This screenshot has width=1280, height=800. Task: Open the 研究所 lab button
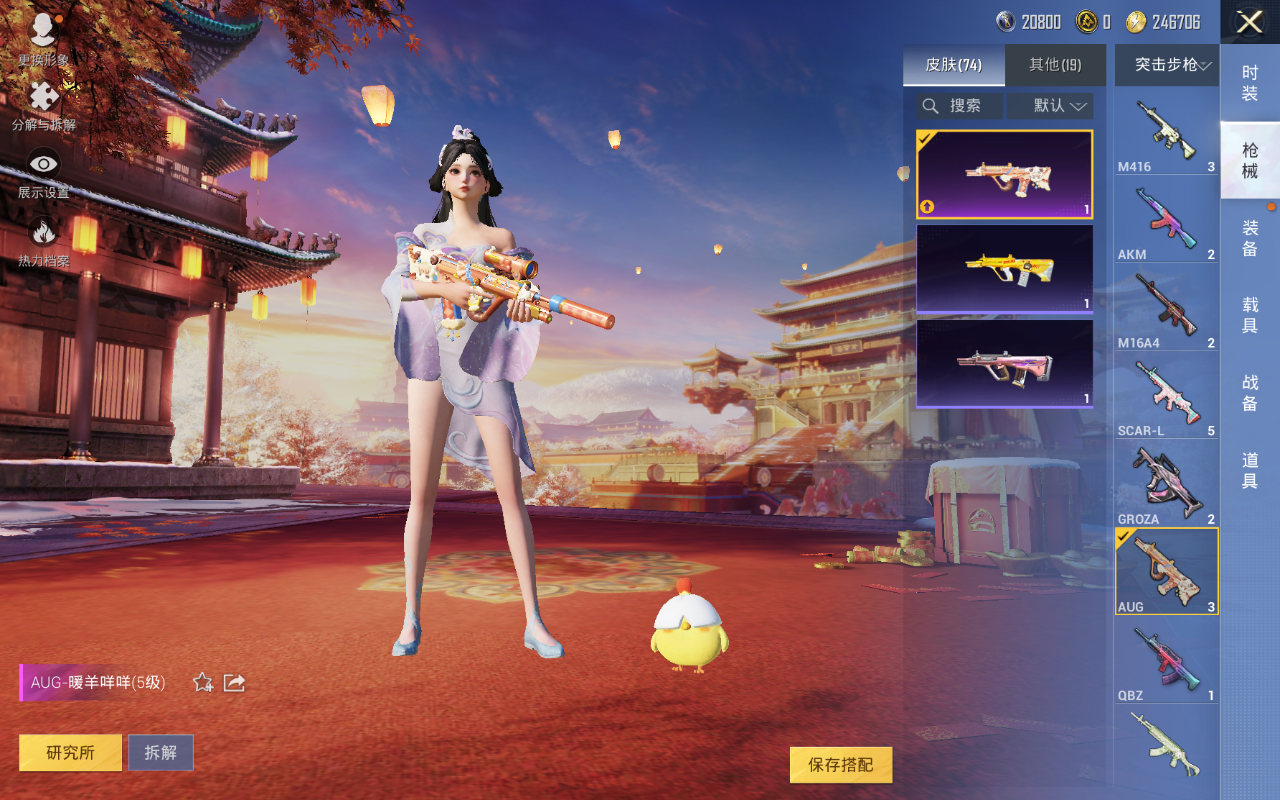pyautogui.click(x=70, y=753)
